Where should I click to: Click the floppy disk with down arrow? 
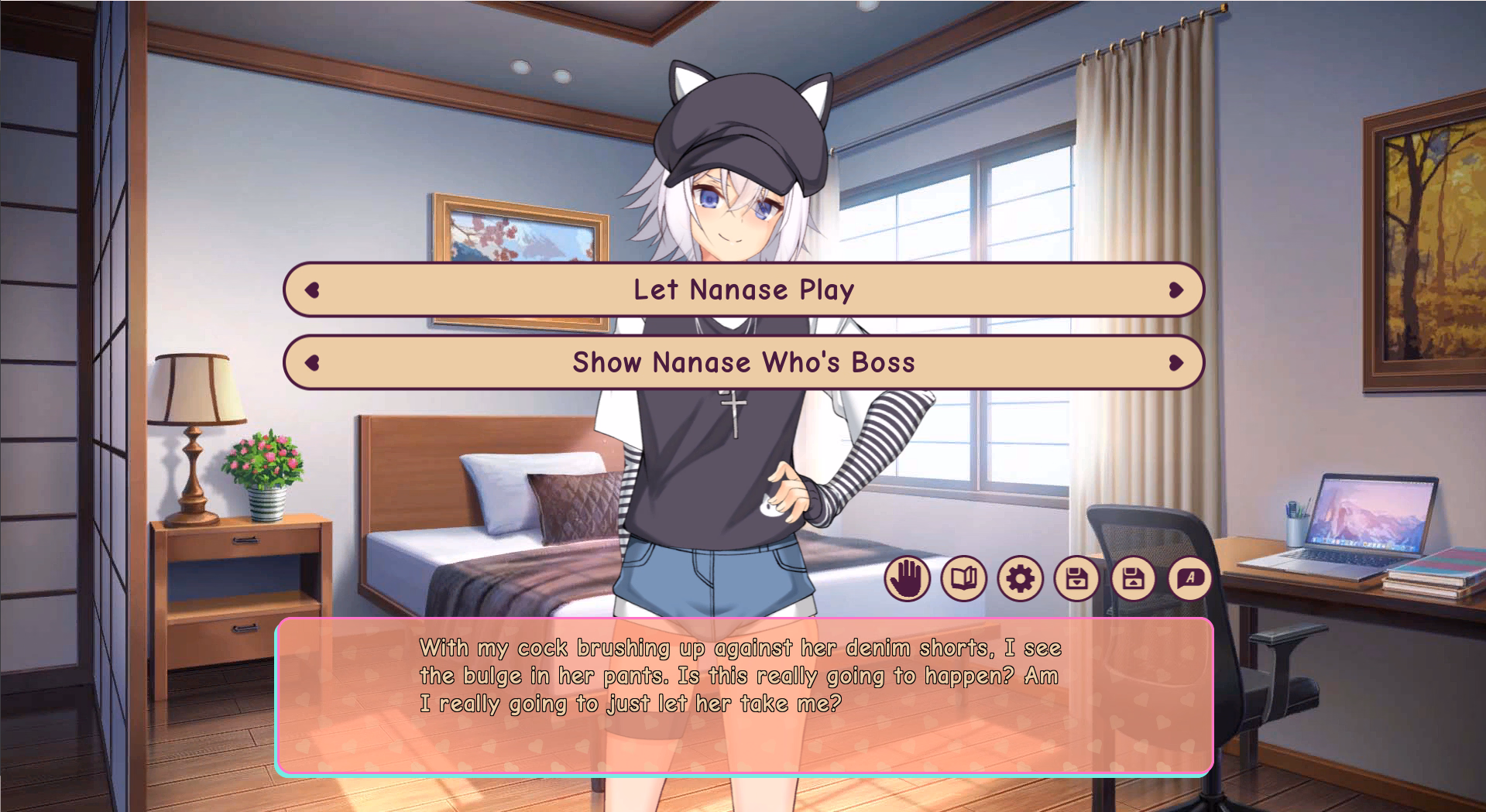[1076, 578]
